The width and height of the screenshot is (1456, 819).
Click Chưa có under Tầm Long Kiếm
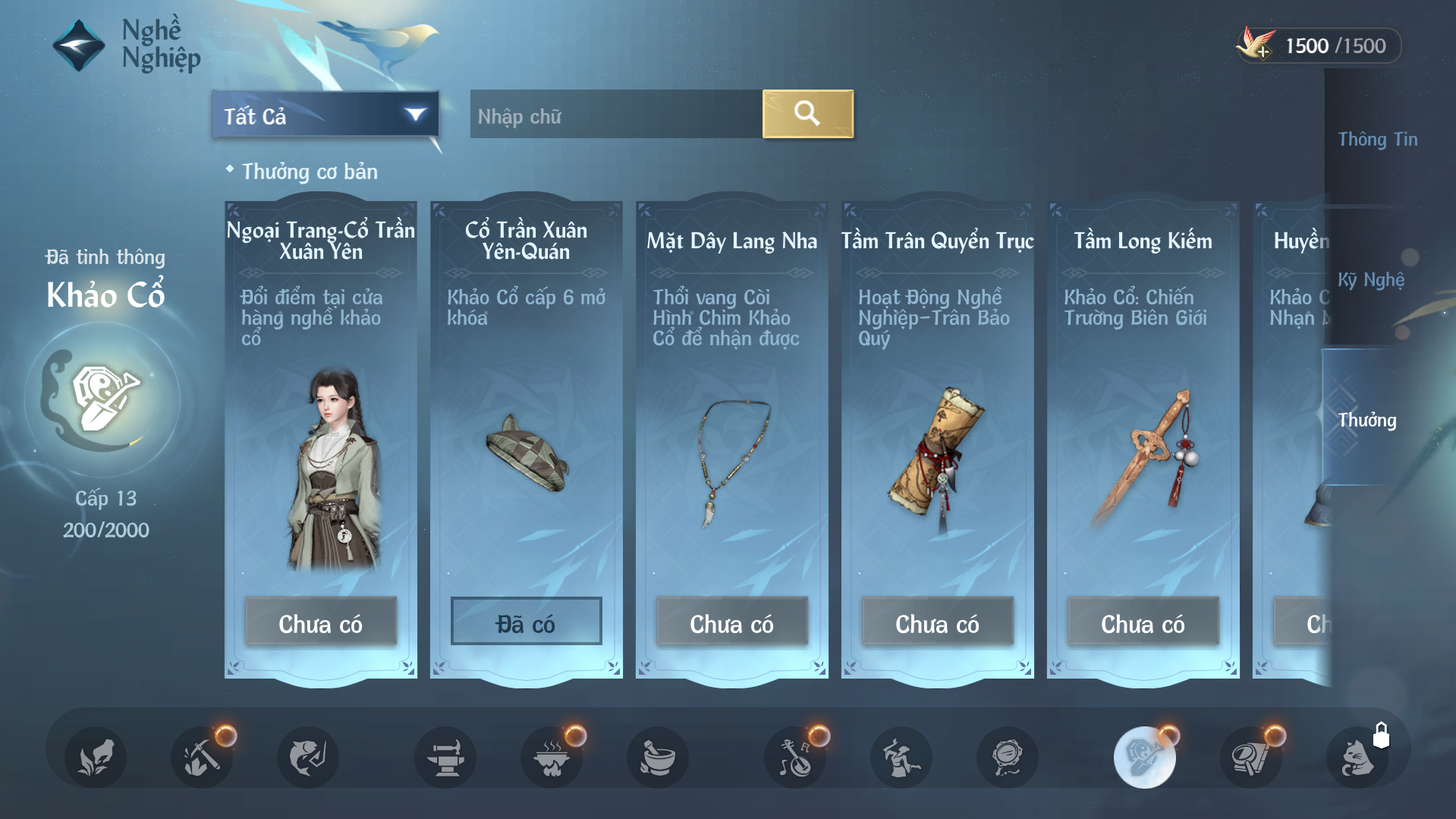(1143, 622)
